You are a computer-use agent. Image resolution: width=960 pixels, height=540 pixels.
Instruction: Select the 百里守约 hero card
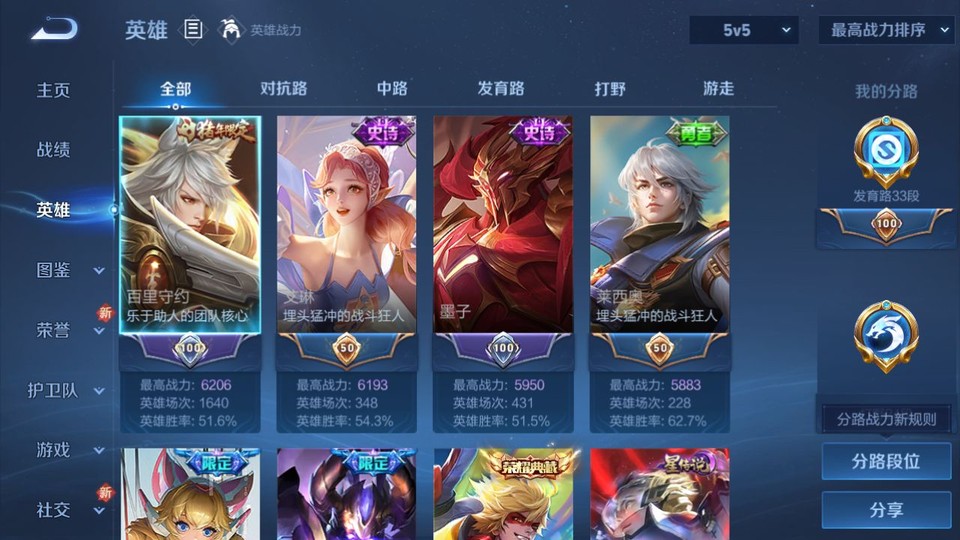point(189,225)
